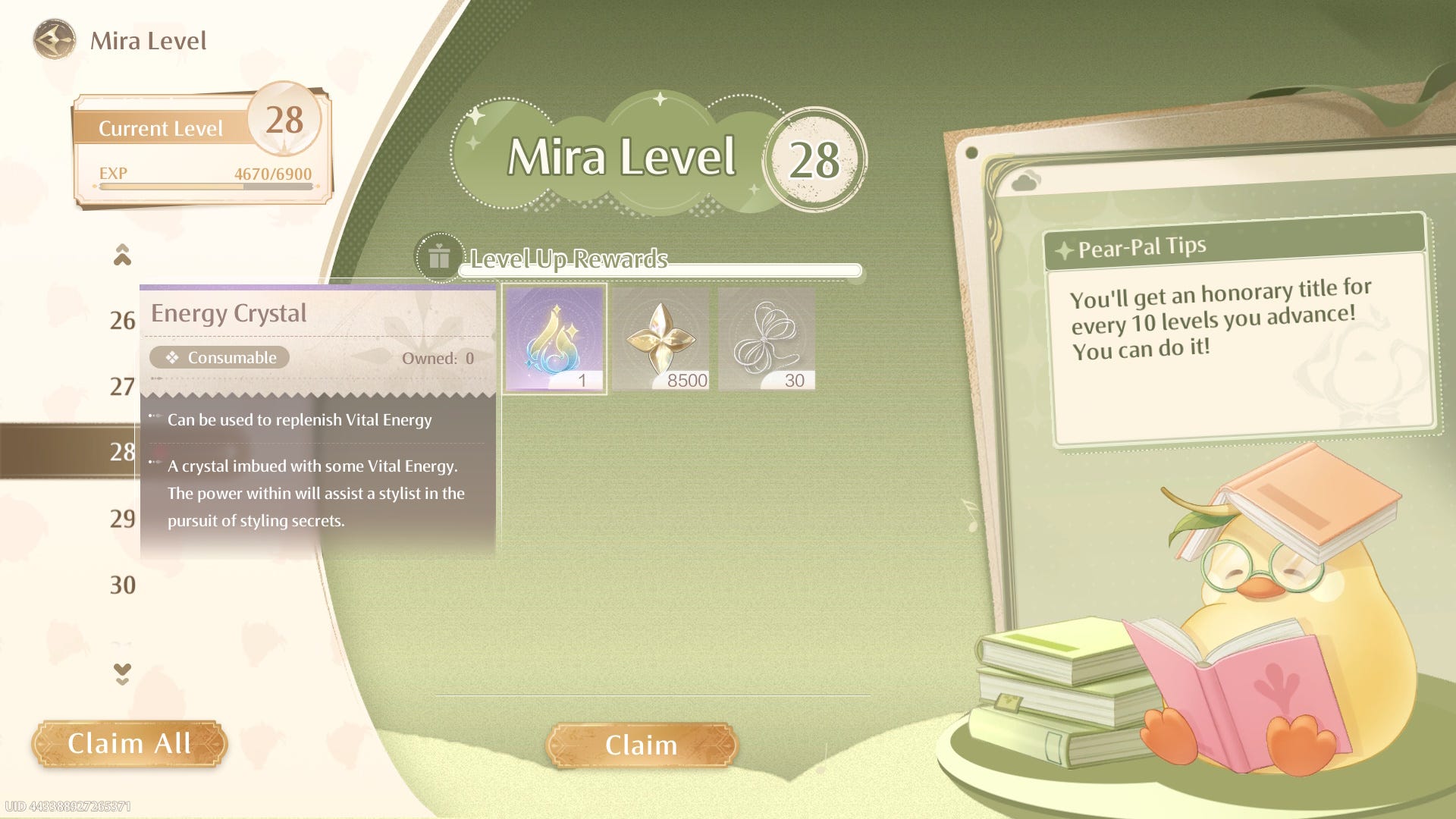The width and height of the screenshot is (1456, 819).
Task: Click the up chevron above the level list
Action: pyautogui.click(x=122, y=255)
